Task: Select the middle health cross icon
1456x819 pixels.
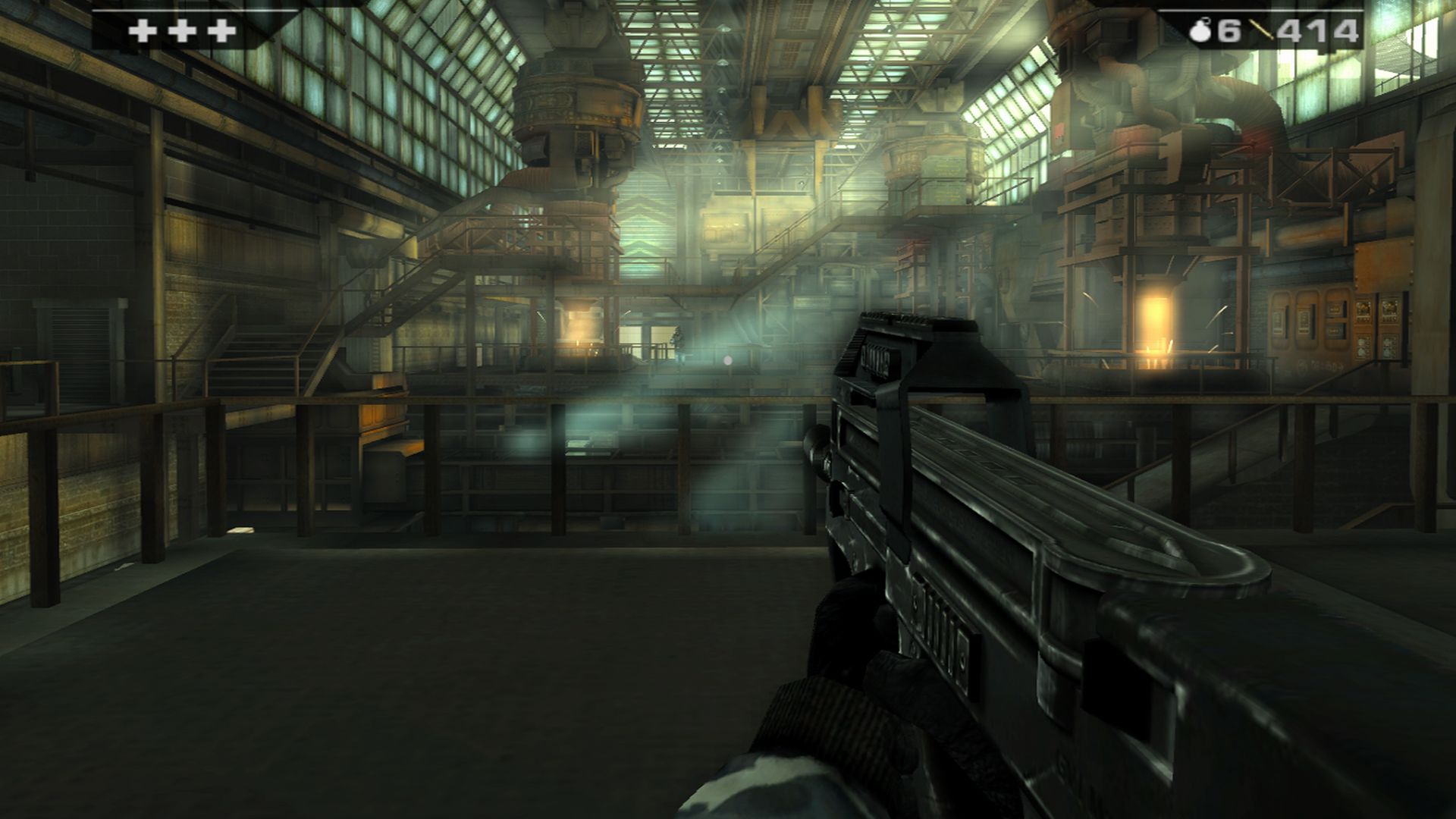Action: (x=182, y=31)
